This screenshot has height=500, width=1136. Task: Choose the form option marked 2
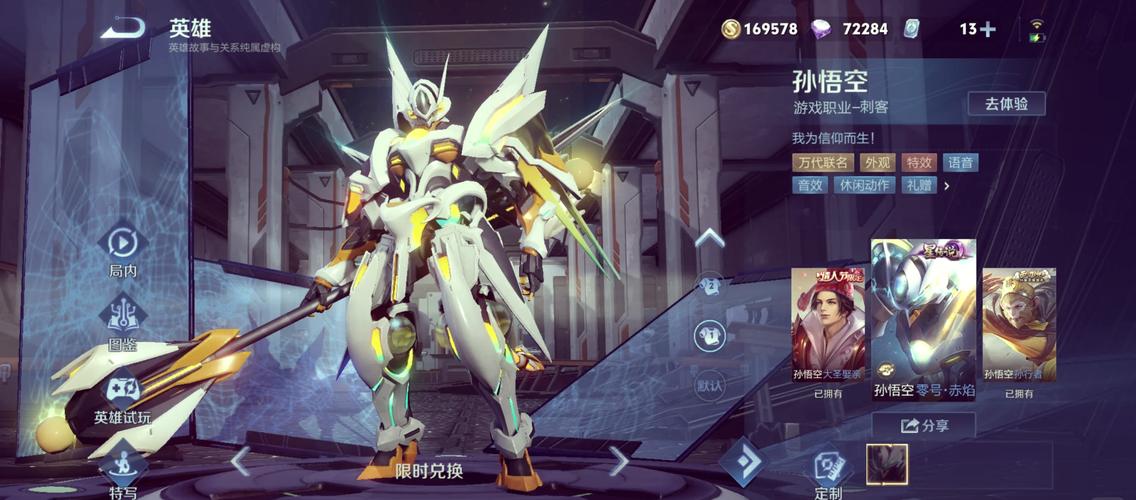pyautogui.click(x=710, y=285)
